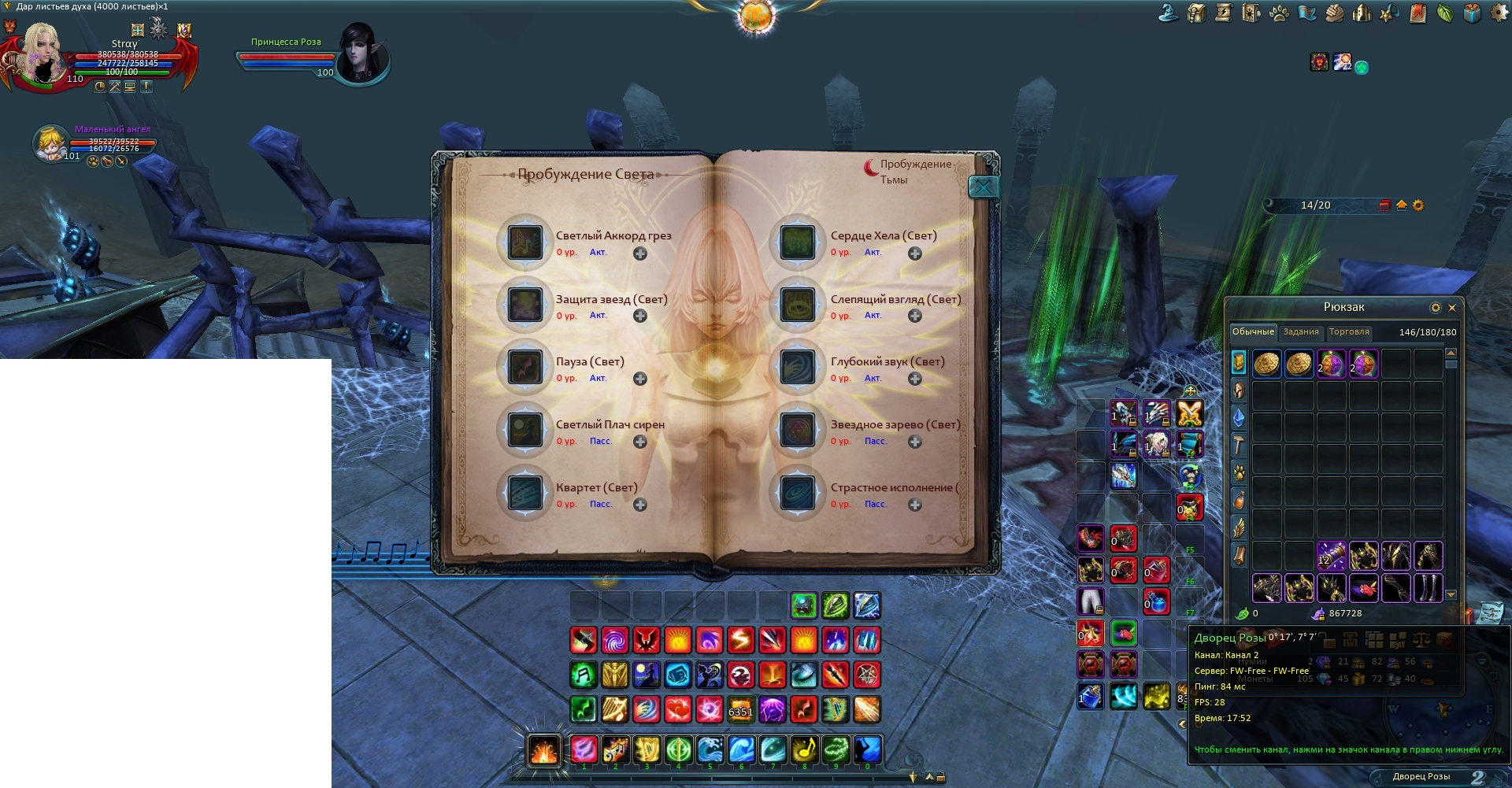
Task: Close the awakening skill book
Action: tap(983, 187)
